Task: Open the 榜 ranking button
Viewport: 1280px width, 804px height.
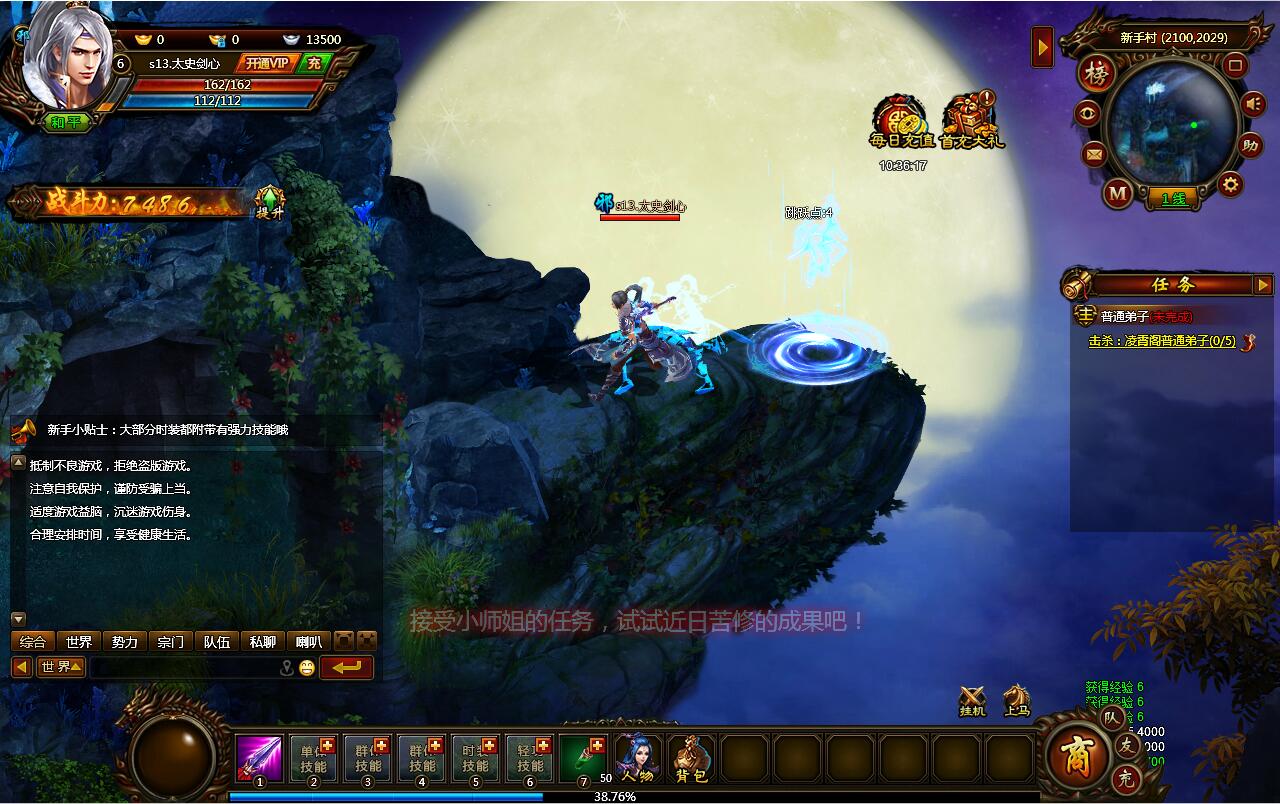Action: pyautogui.click(x=1097, y=74)
